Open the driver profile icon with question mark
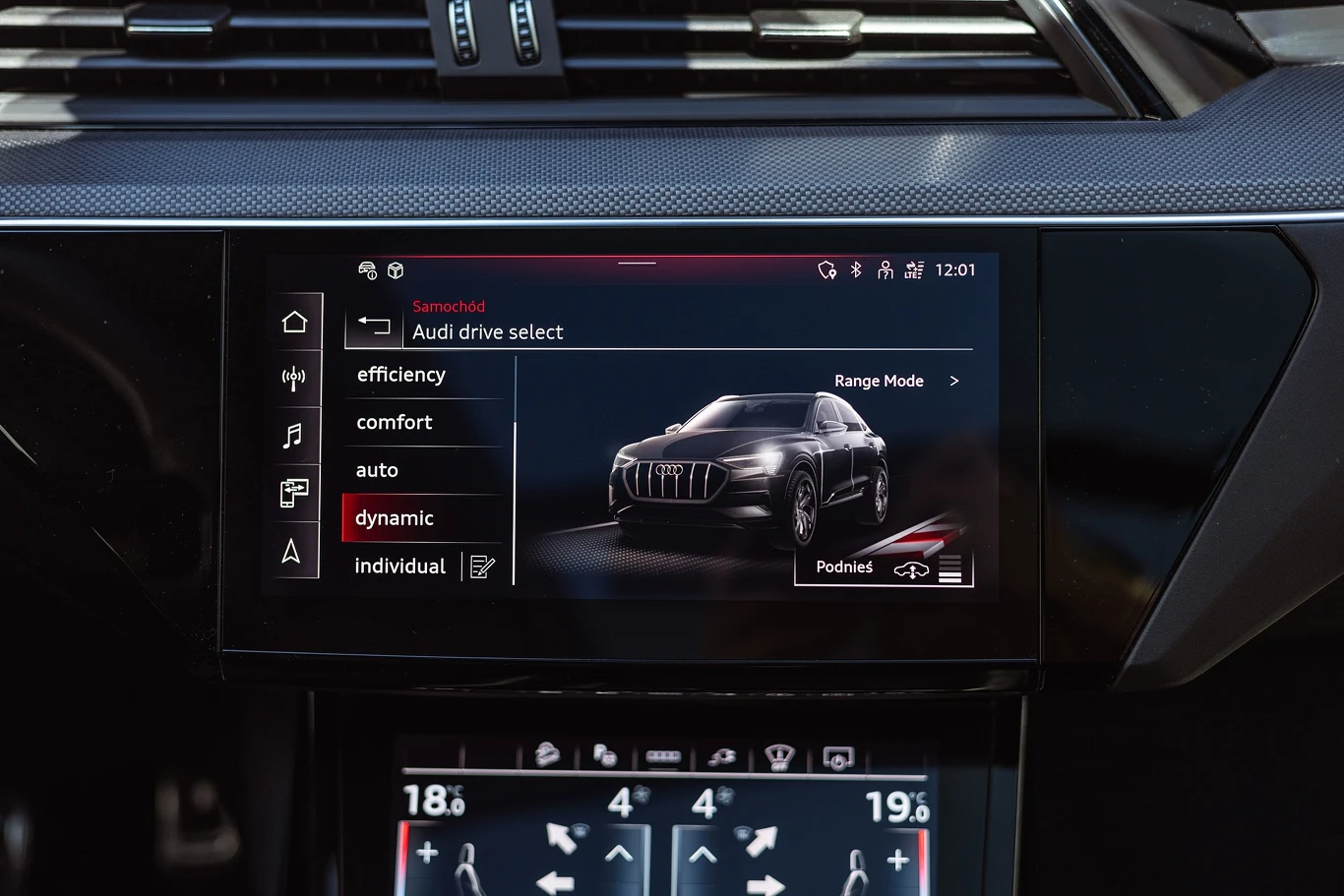Viewport: 1344px width, 896px height. [885, 269]
